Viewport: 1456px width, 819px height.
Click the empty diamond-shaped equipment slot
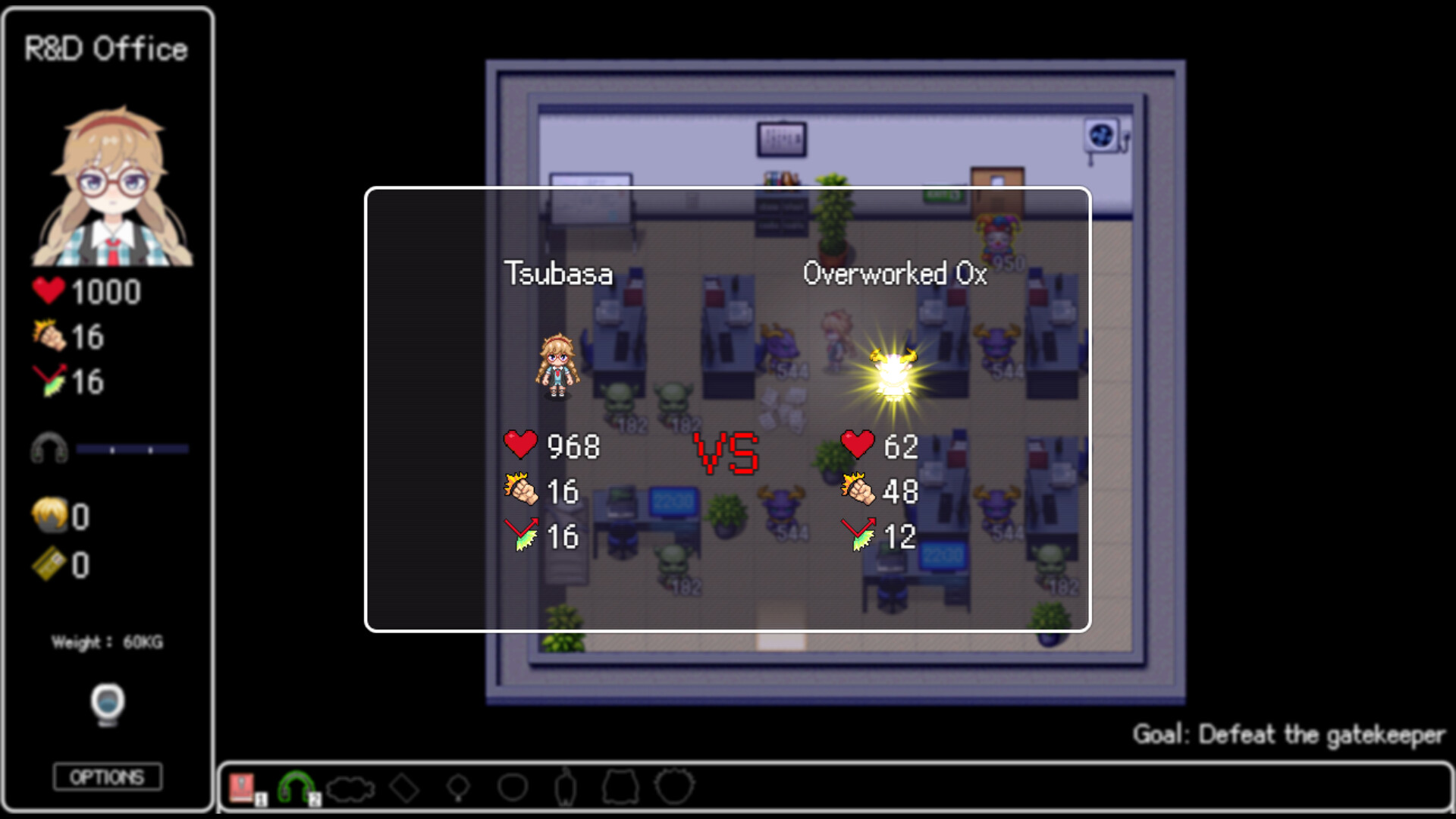[404, 786]
